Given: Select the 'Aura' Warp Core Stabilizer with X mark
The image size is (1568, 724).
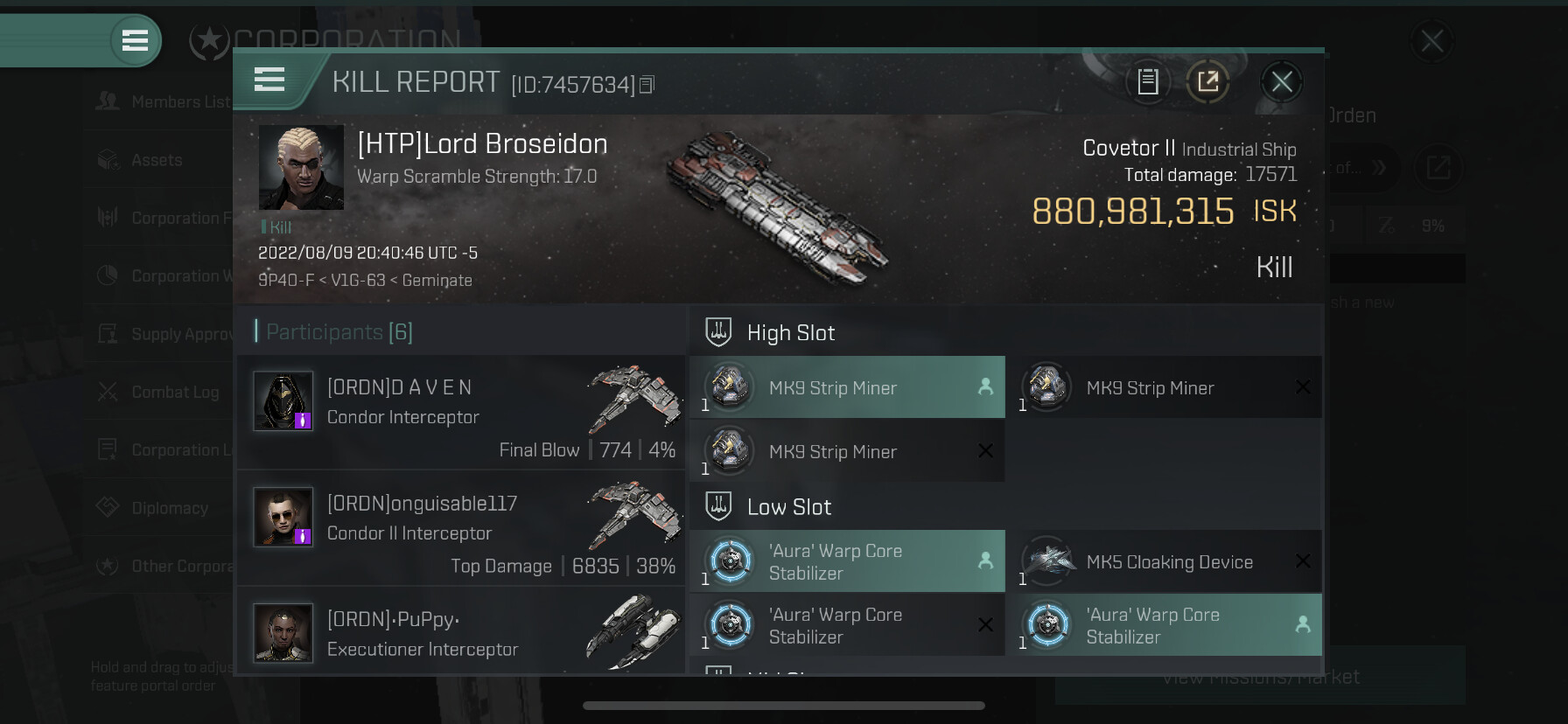Looking at the screenshot, I should pyautogui.click(x=847, y=626).
